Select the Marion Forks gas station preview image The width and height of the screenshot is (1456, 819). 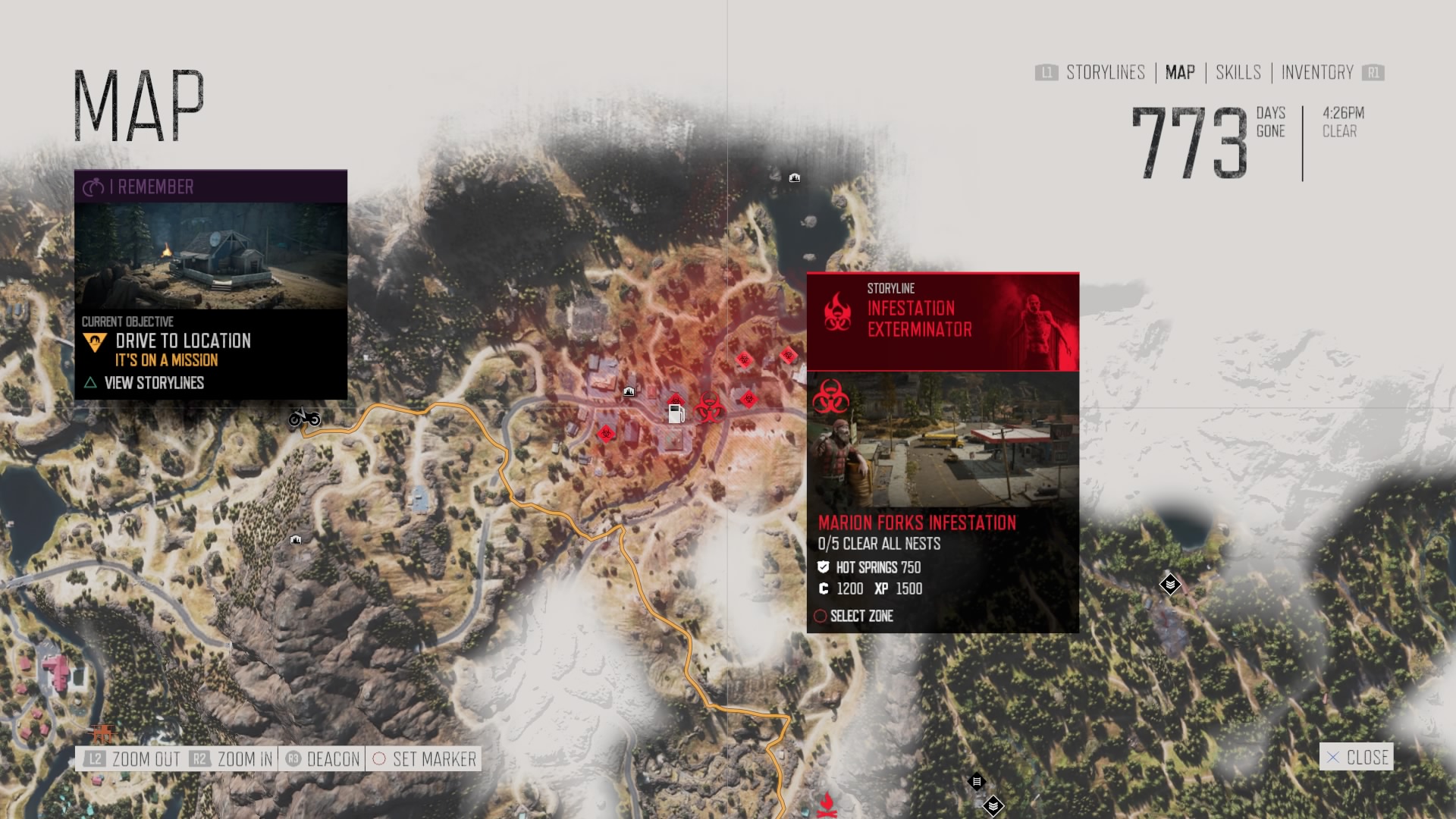point(943,440)
